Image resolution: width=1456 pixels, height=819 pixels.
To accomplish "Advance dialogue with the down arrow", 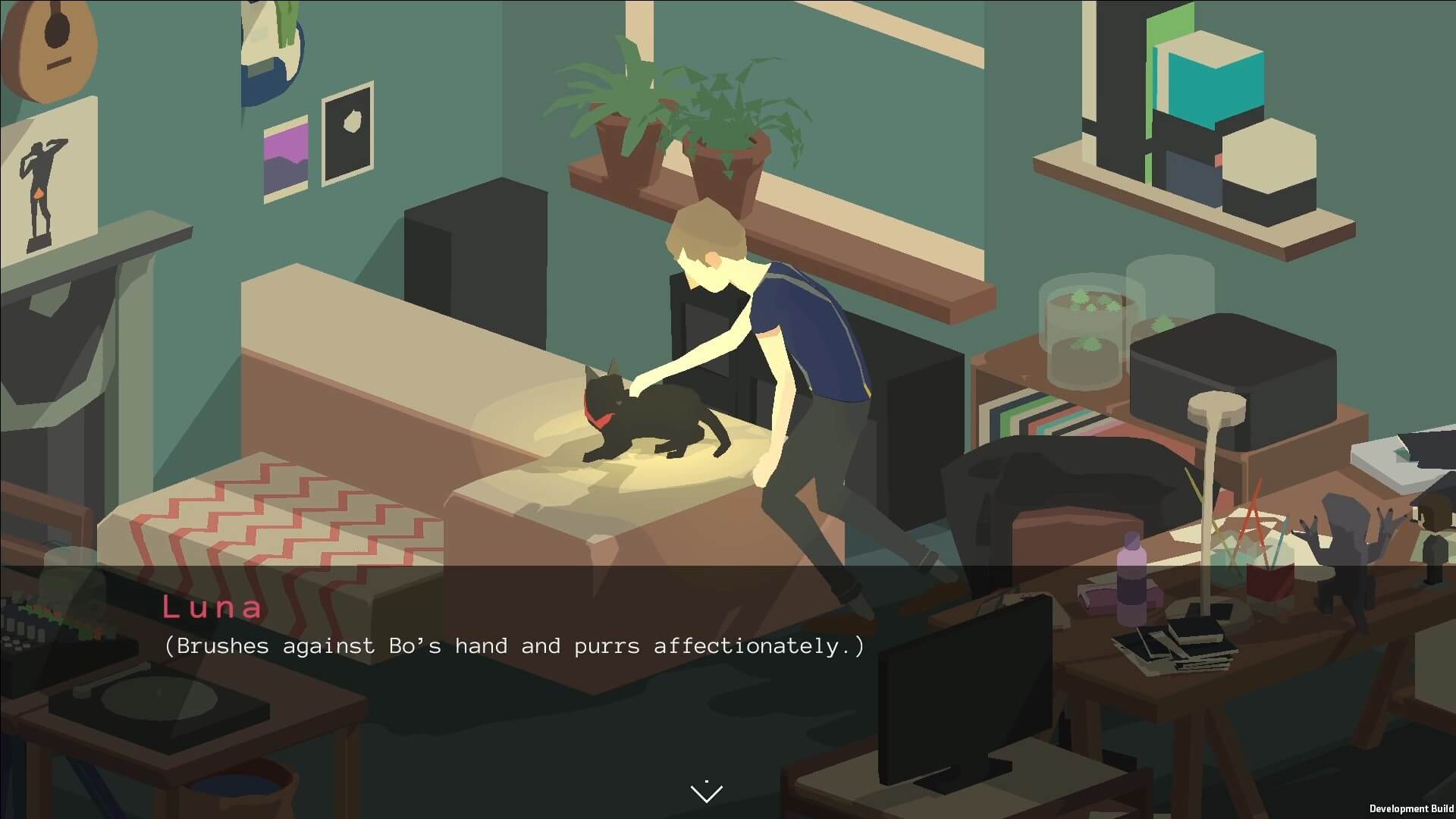I will coord(707,792).
